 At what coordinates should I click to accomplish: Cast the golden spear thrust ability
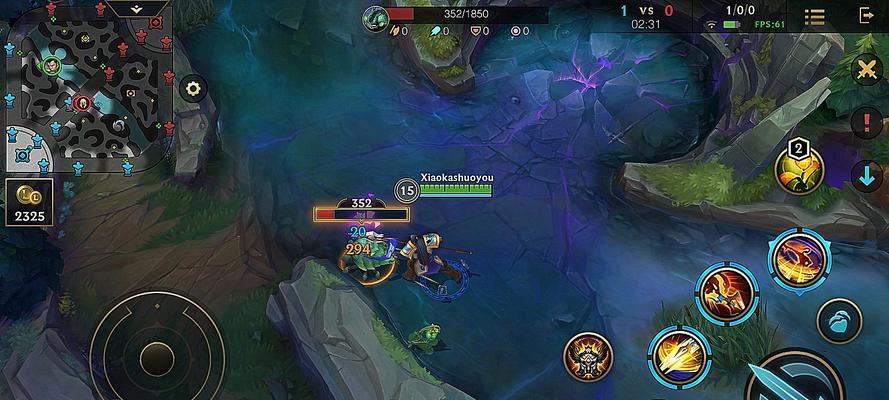click(679, 355)
